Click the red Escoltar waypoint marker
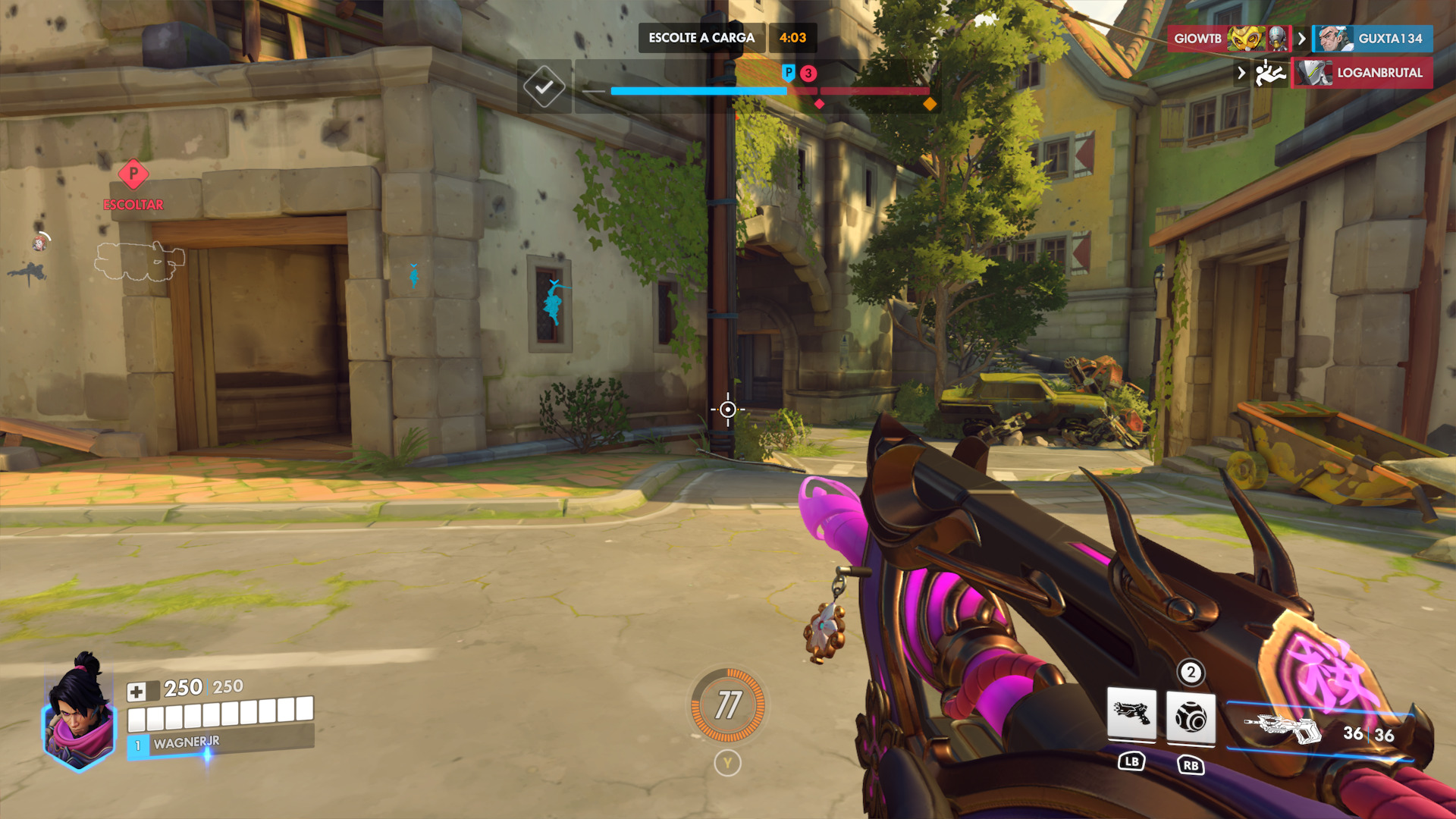1456x819 pixels. 133,174
